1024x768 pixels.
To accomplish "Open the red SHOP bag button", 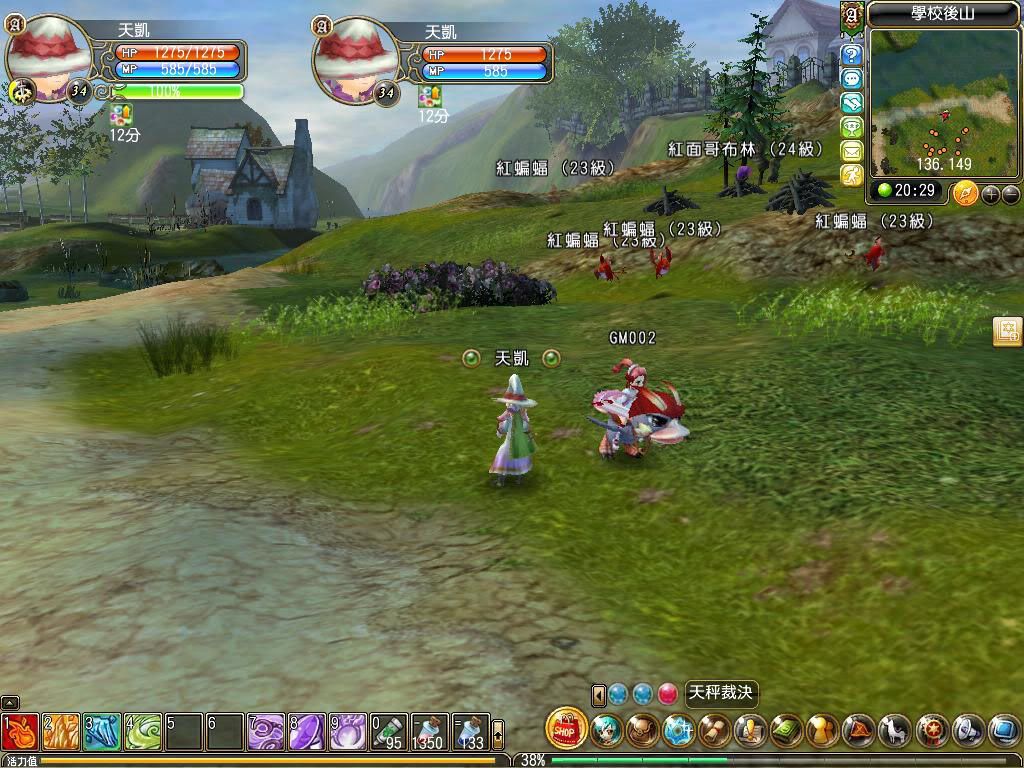I will click(567, 728).
